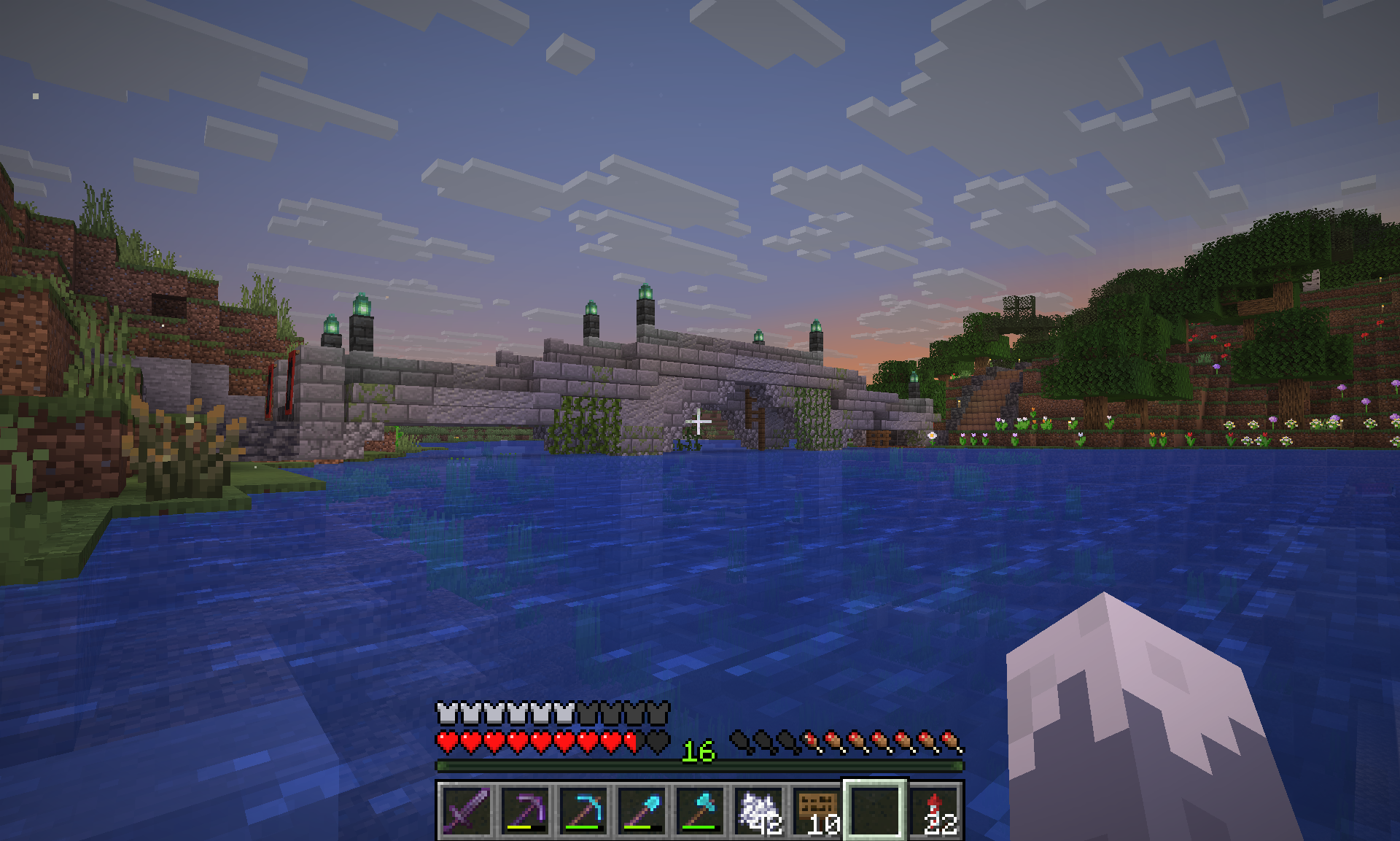This screenshot has width=1400, height=841.
Task: Pick the oak sign stack slot
Action: pos(817,810)
